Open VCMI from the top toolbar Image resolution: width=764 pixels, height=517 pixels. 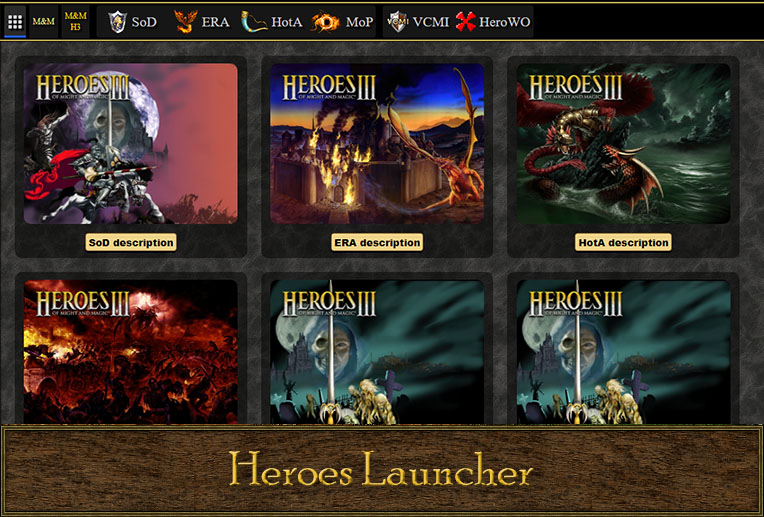click(418, 21)
